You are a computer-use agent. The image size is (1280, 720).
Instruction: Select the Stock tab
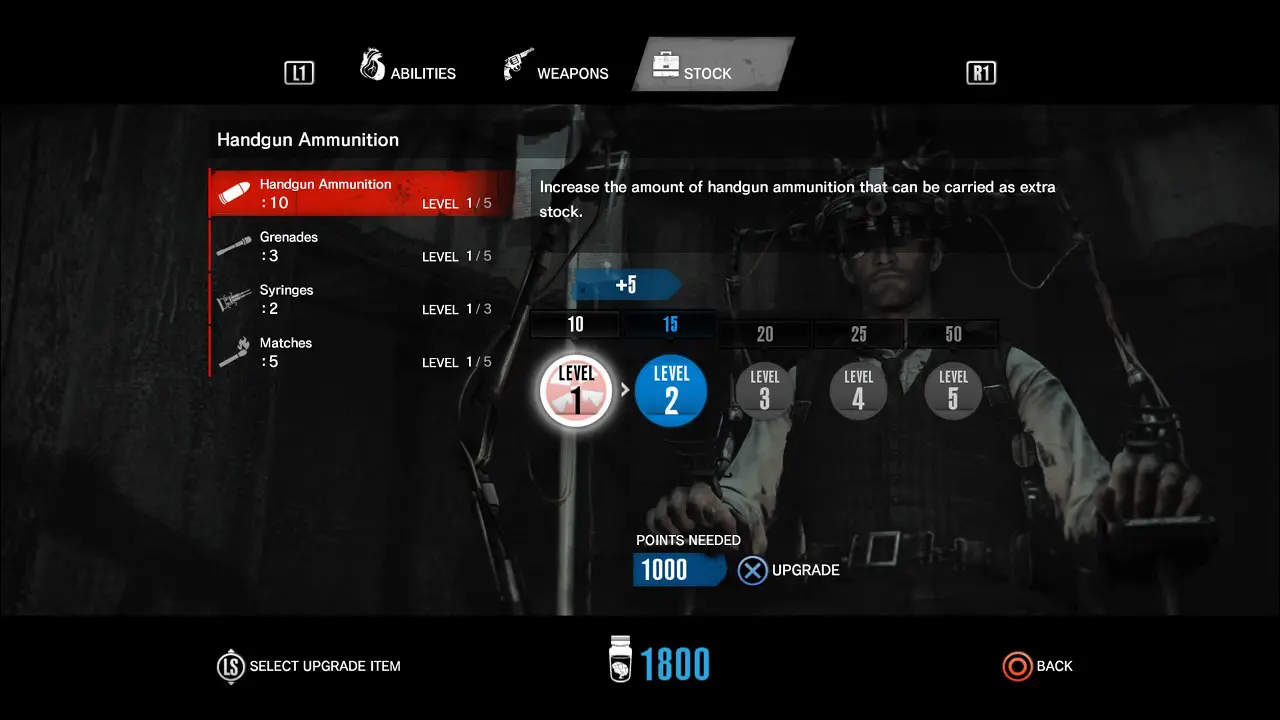point(706,72)
